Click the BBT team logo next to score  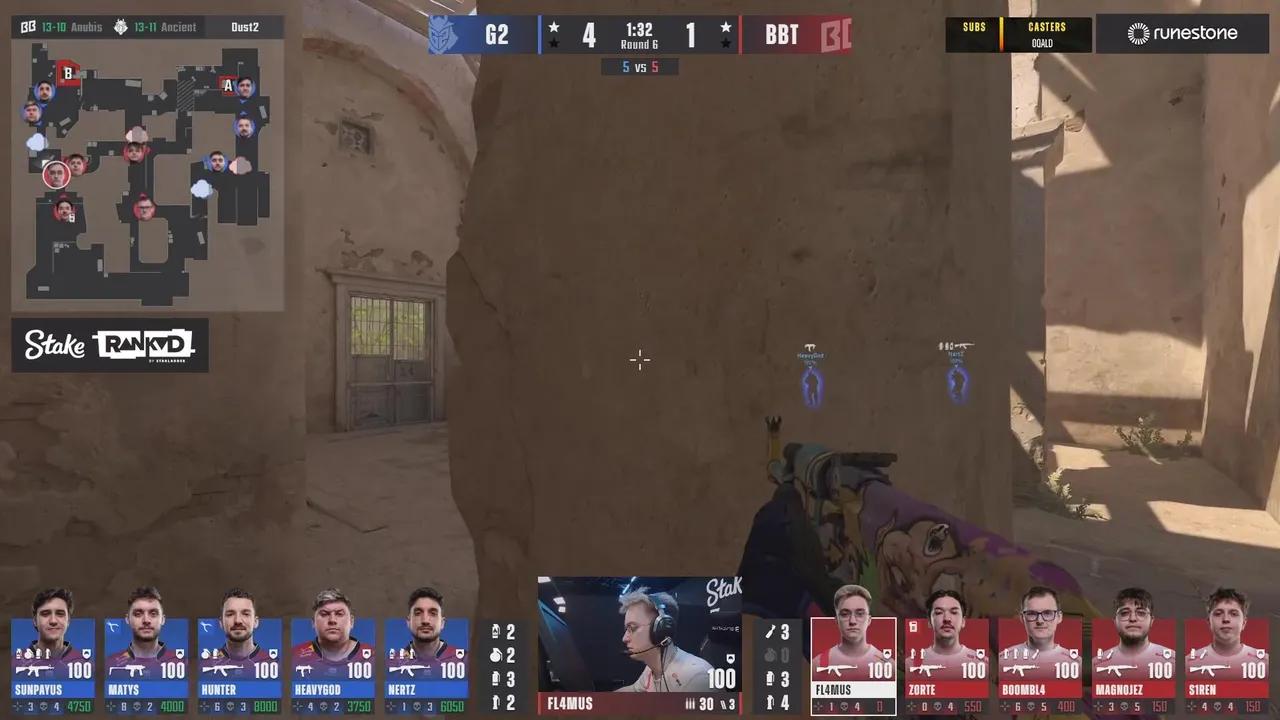pyautogui.click(x=838, y=34)
